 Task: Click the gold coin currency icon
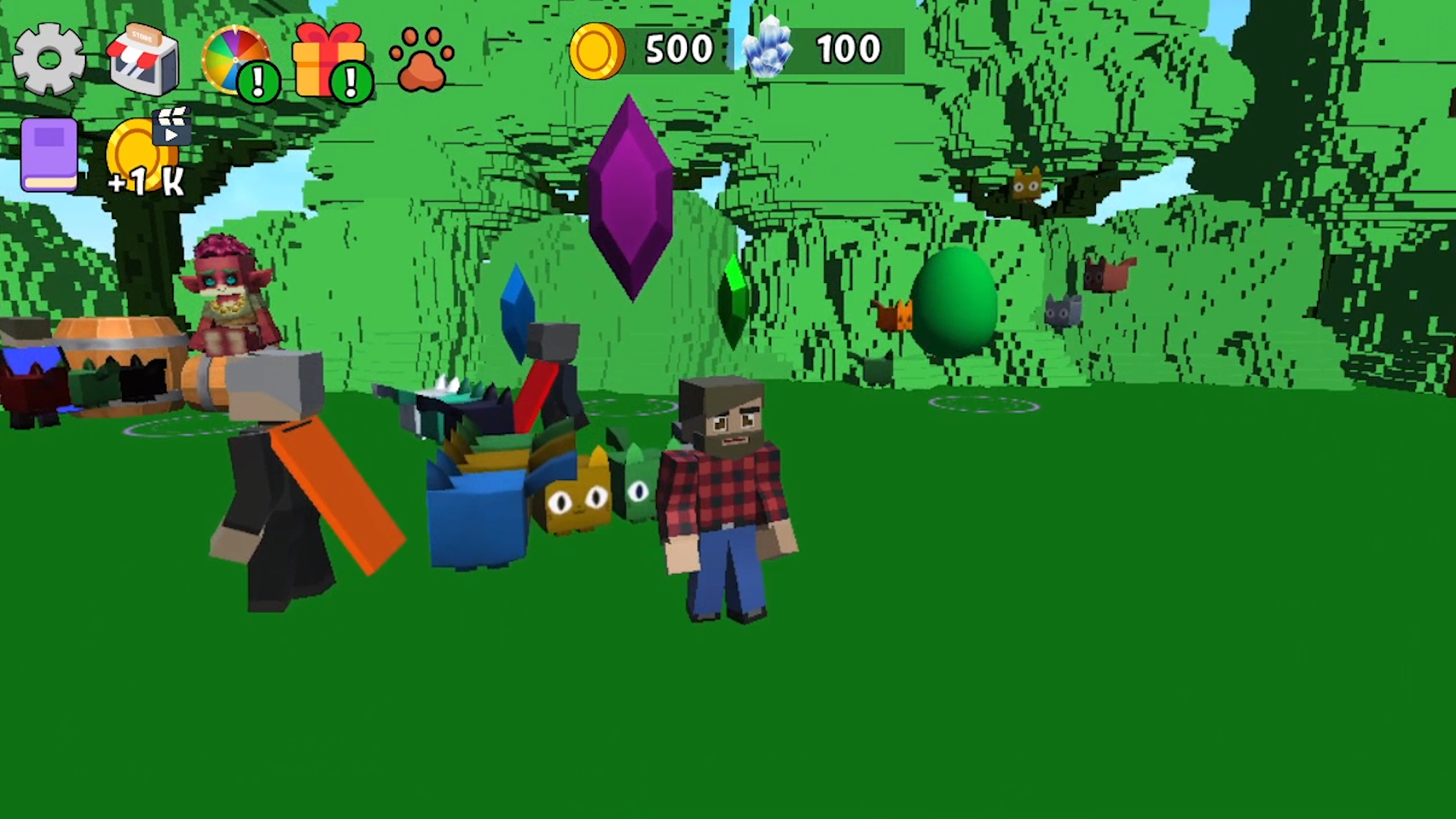coord(597,50)
